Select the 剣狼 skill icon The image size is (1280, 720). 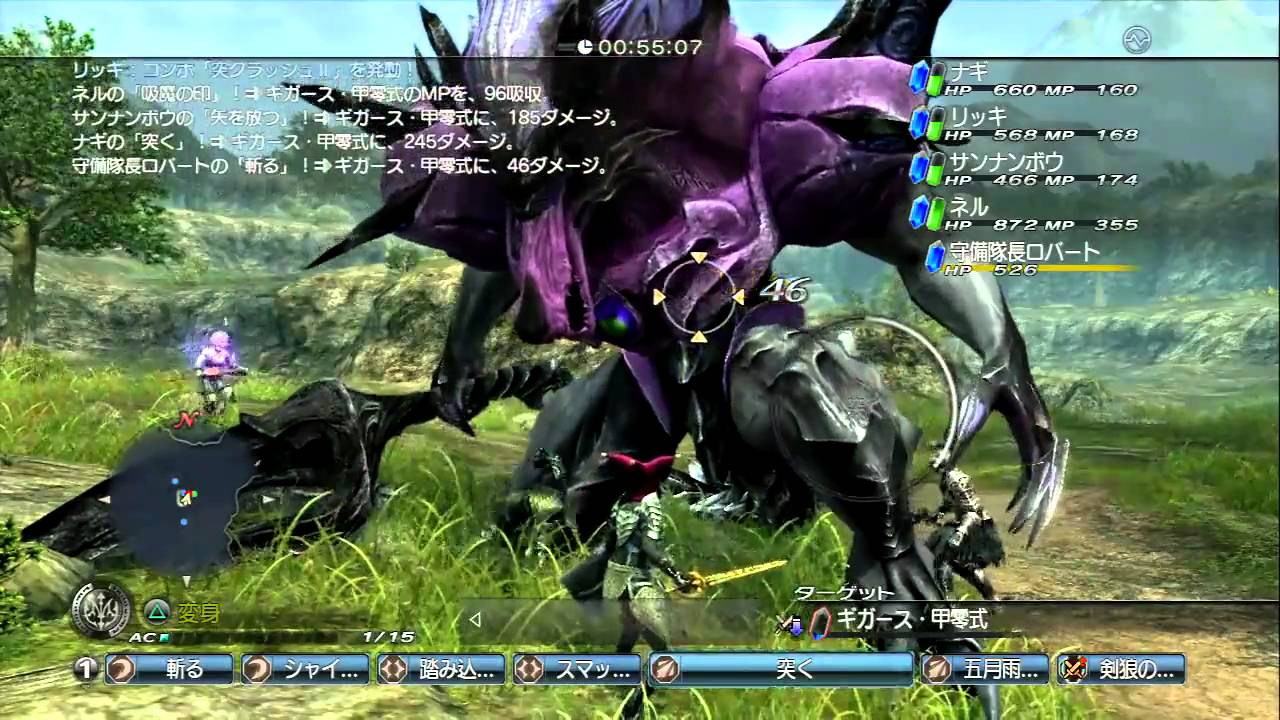(x=1074, y=670)
